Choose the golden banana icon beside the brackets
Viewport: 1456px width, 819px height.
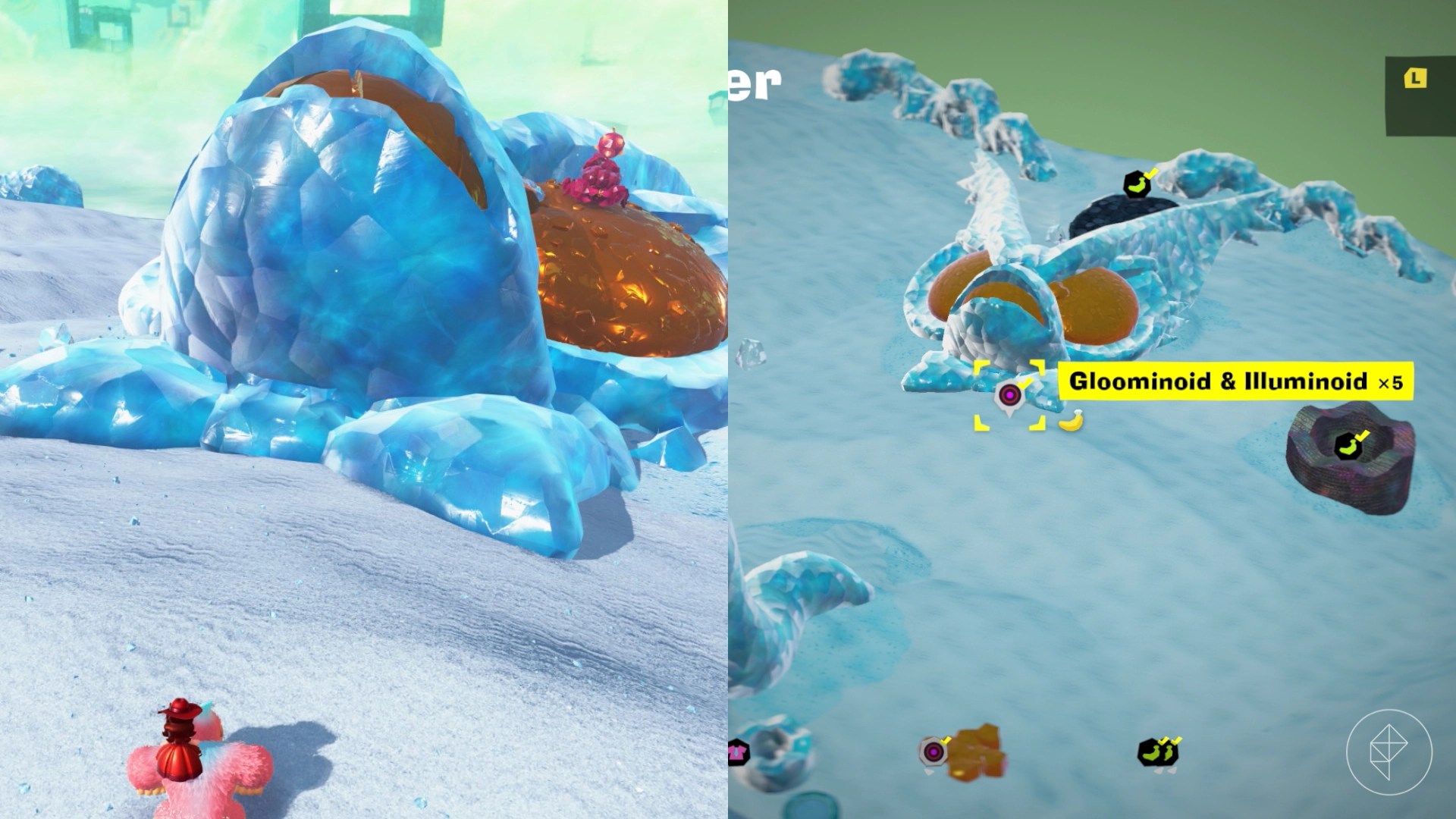pyautogui.click(x=1070, y=421)
